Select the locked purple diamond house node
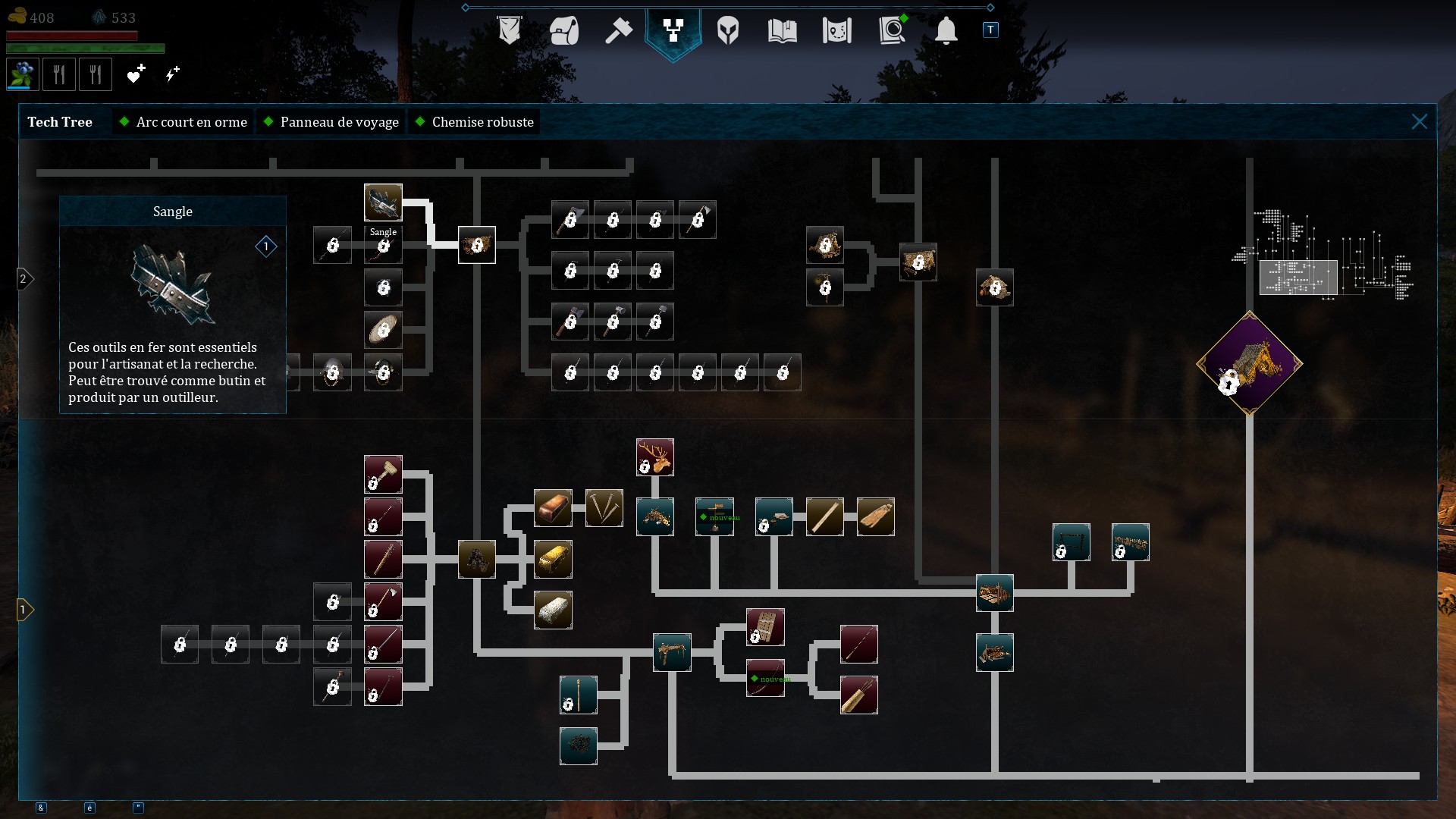The width and height of the screenshot is (1456, 819). click(1249, 363)
